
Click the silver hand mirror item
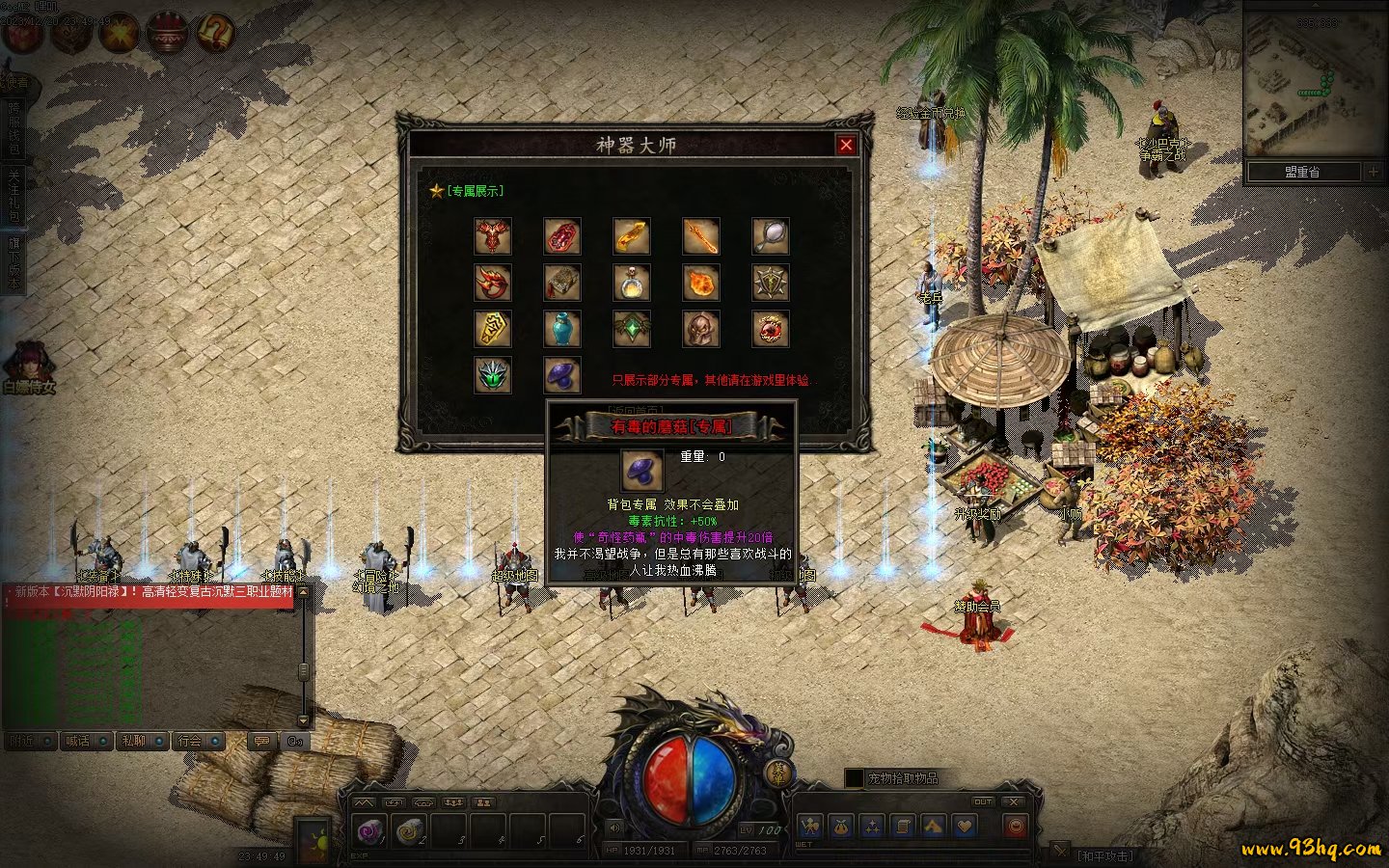(770, 235)
